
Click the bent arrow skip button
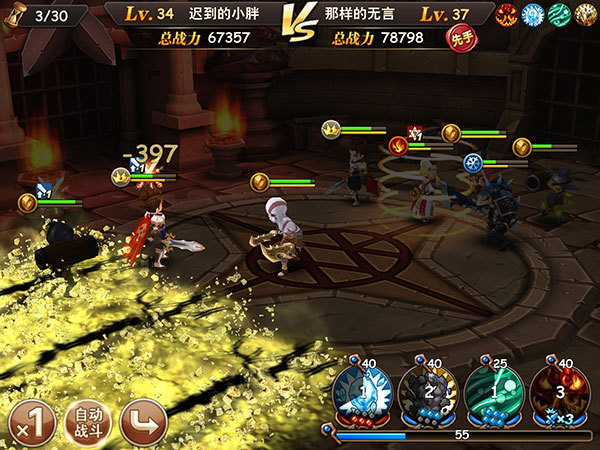click(143, 423)
